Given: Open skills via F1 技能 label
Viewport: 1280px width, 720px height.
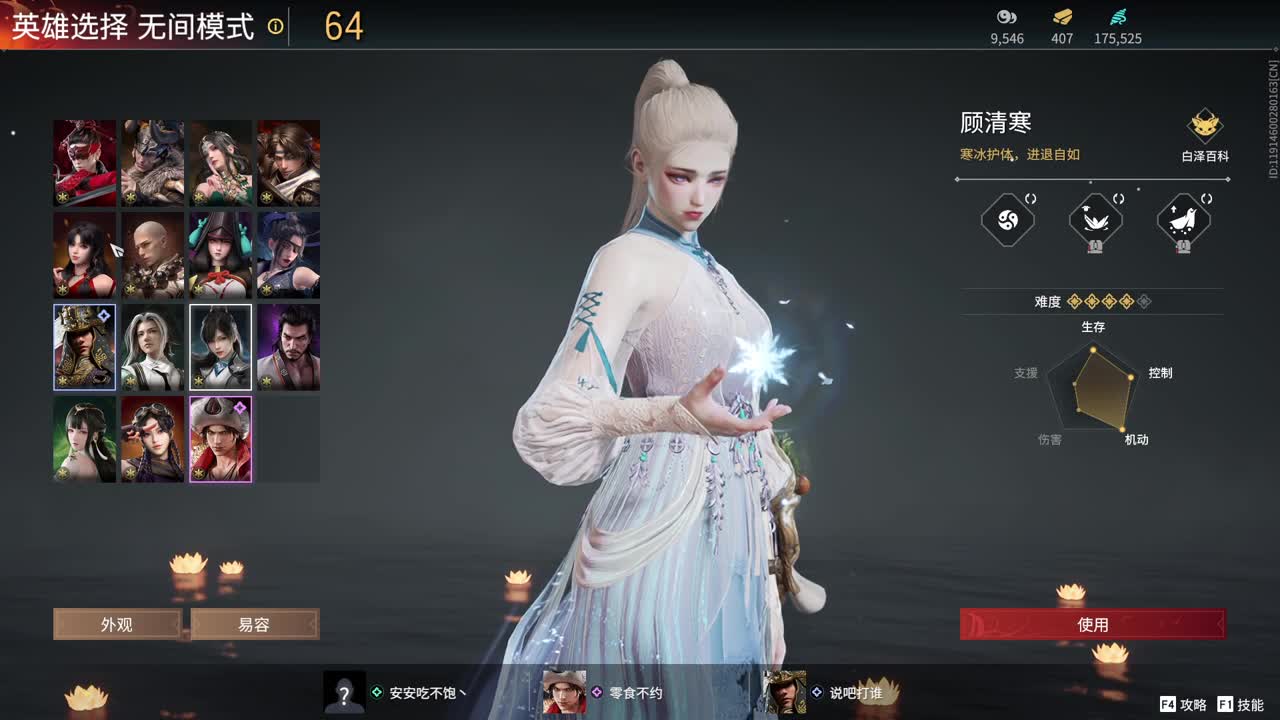Looking at the screenshot, I should (x=1243, y=705).
